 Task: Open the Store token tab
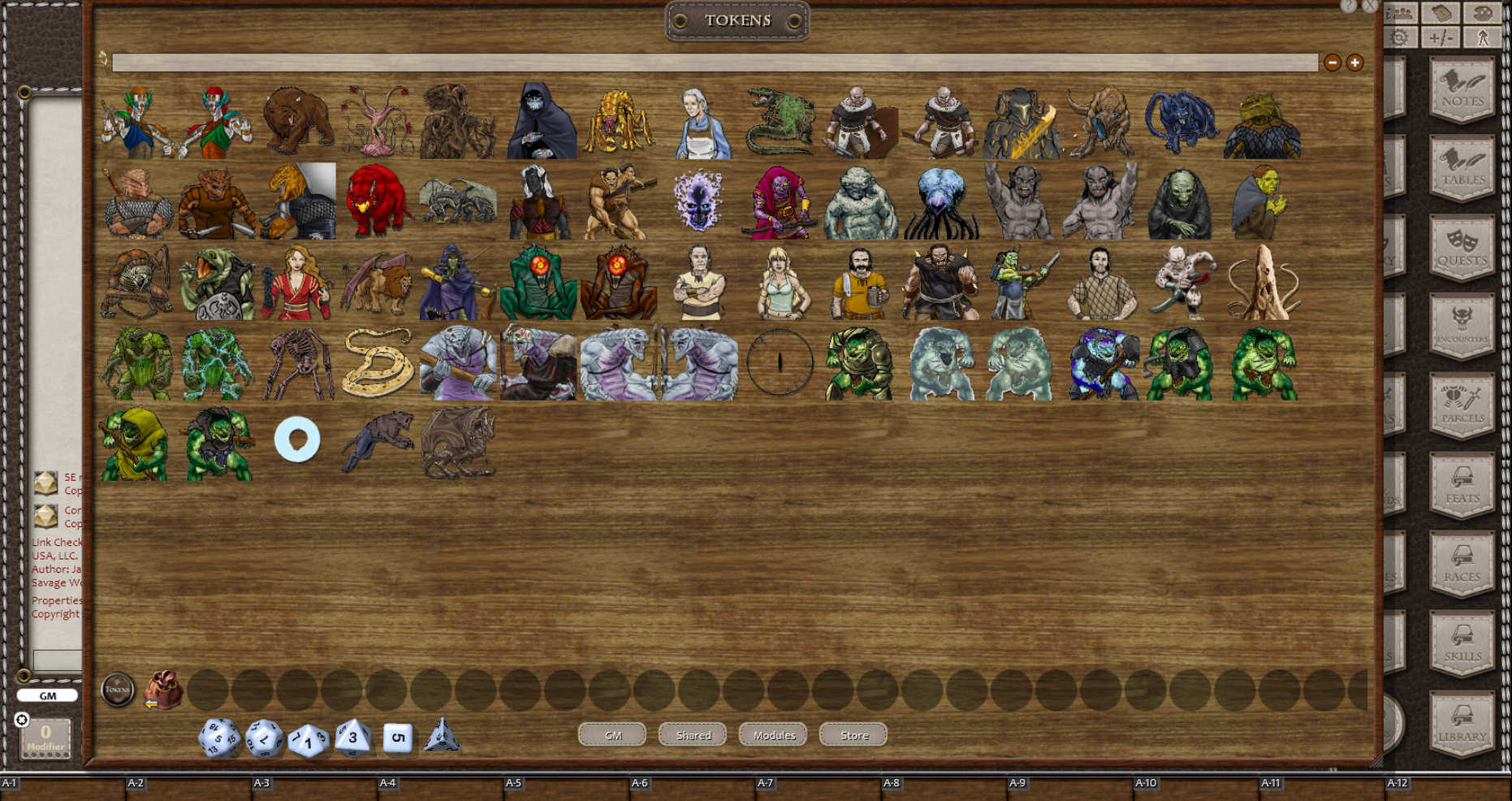tap(853, 735)
